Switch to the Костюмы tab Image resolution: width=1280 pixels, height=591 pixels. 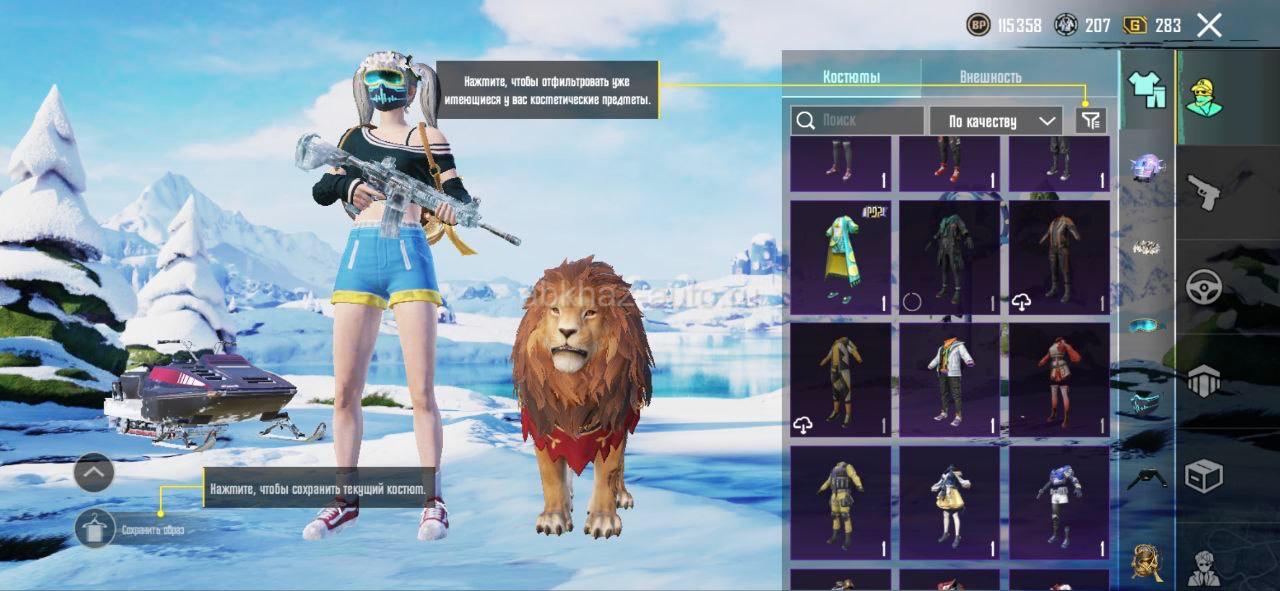(x=851, y=77)
